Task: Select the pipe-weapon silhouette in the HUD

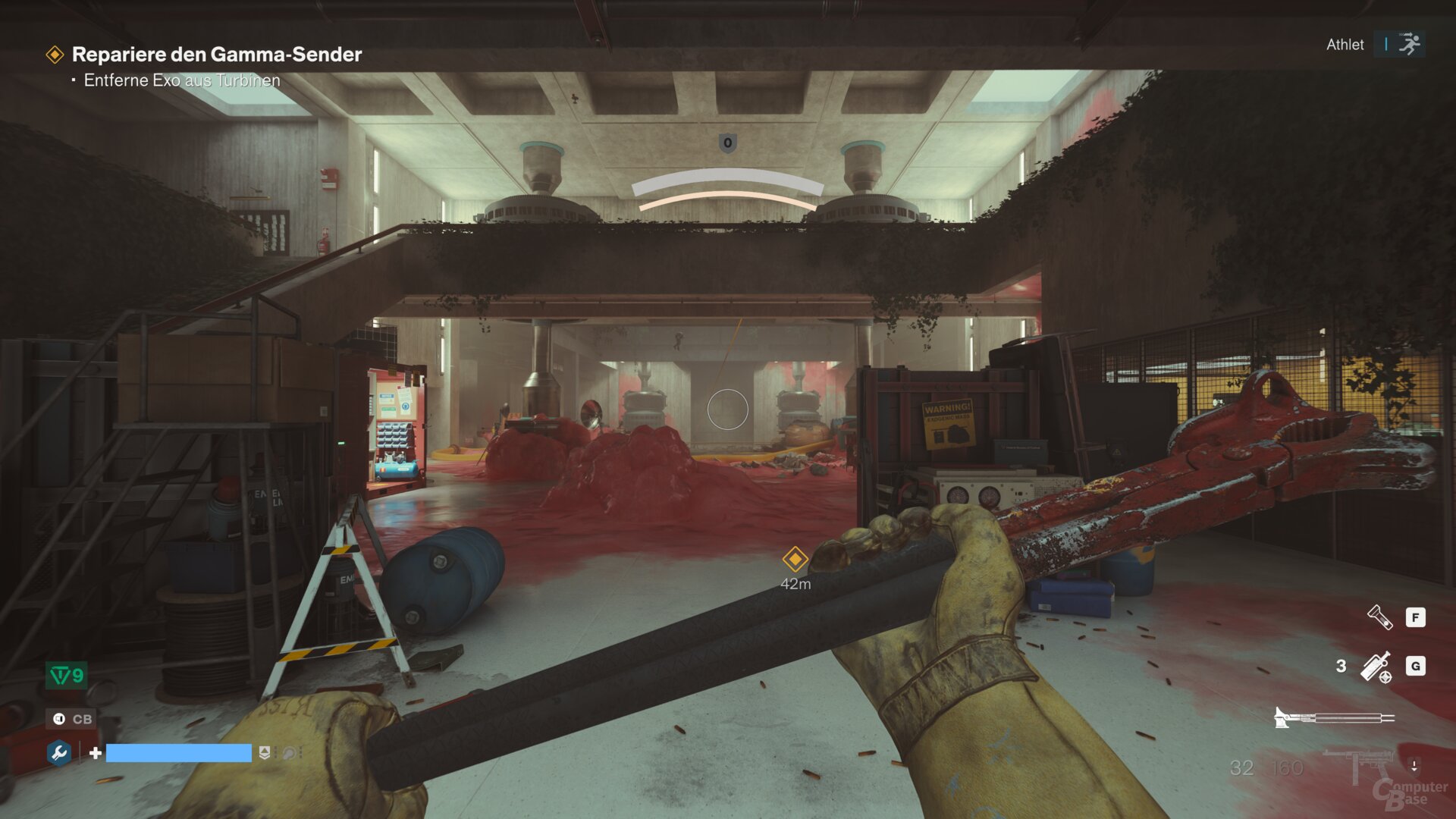Action: (1333, 717)
